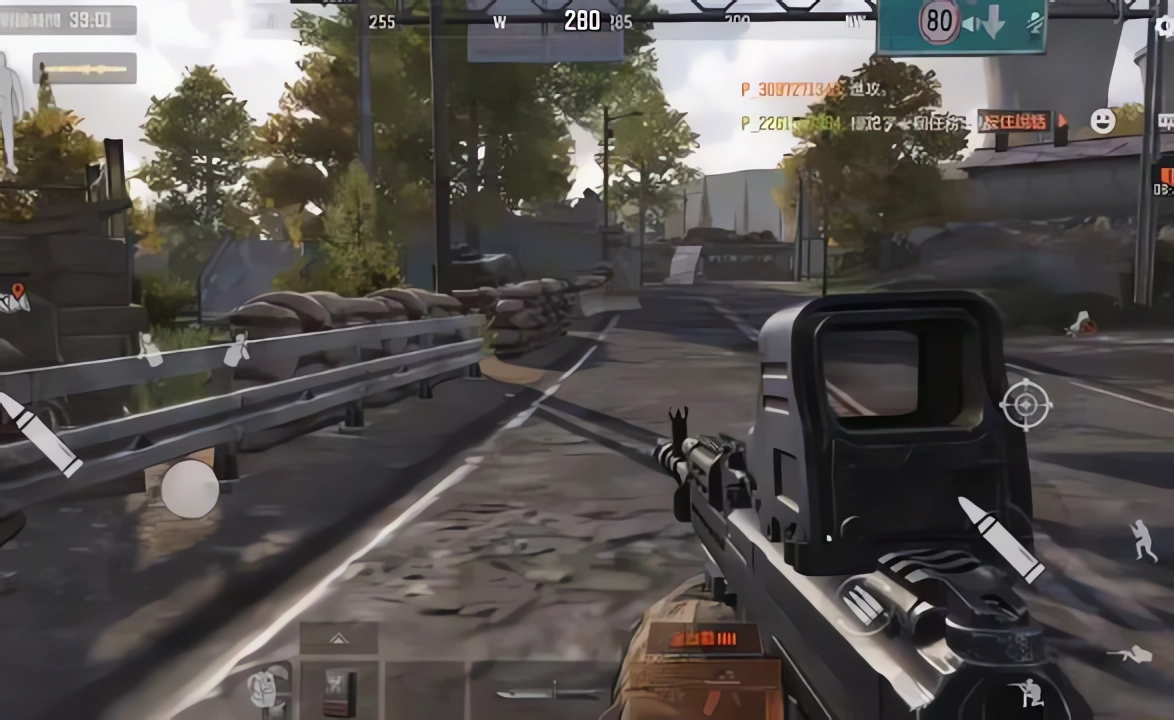Tap the left-side bullet fire button
The height and width of the screenshot is (720, 1174).
(40, 436)
